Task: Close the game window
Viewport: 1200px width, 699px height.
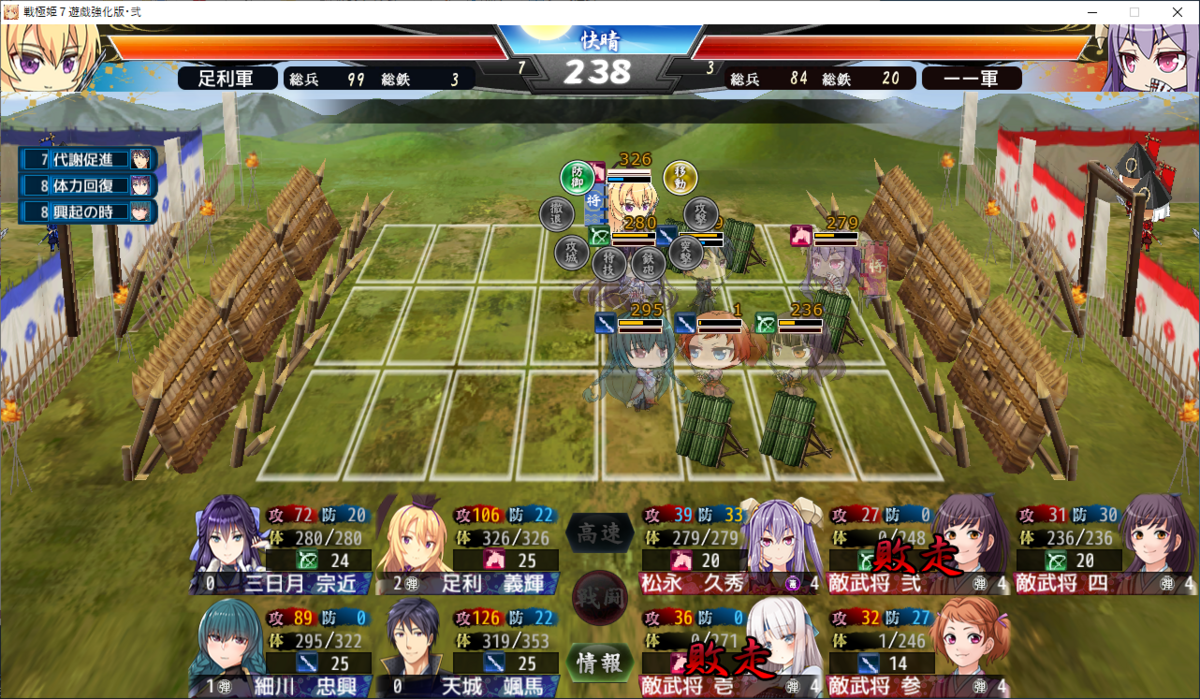Action: click(x=1176, y=12)
